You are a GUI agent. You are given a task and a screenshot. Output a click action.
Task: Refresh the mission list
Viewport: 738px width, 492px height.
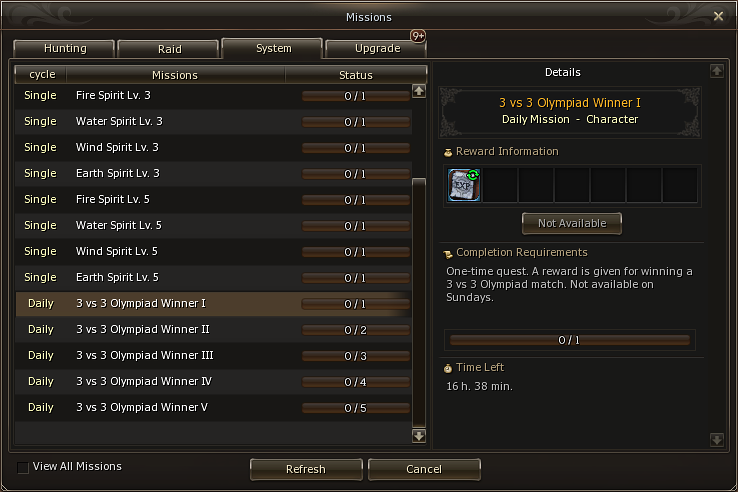point(305,469)
